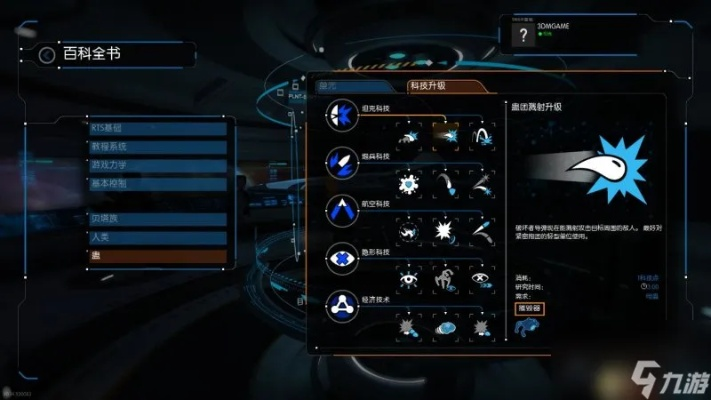Select the 经济技术 economy tech category icon
This screenshot has height=400, width=711.
342,306
